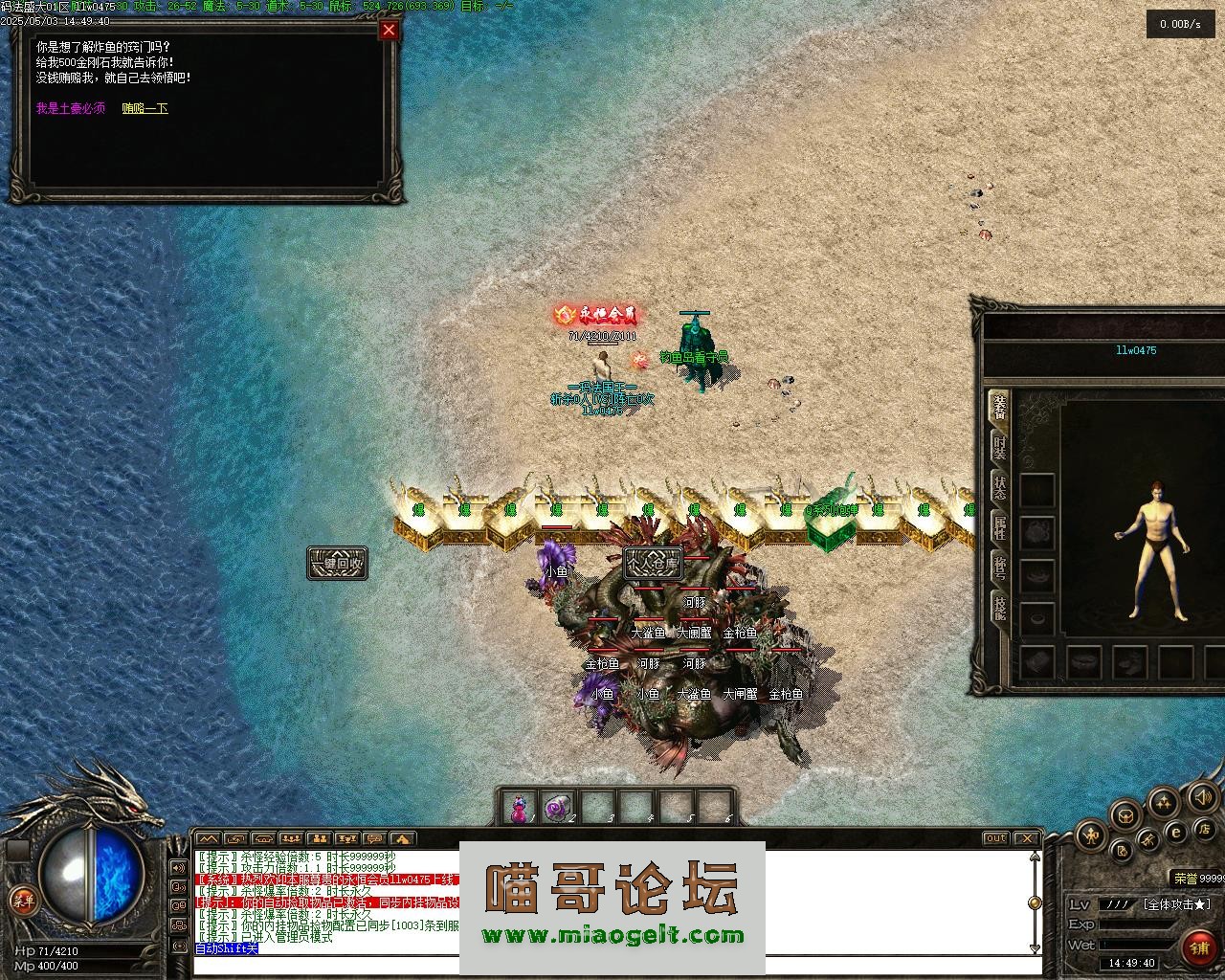1225x980 pixels.
Task: Open the 技能 skills tab
Action: [x=999, y=609]
